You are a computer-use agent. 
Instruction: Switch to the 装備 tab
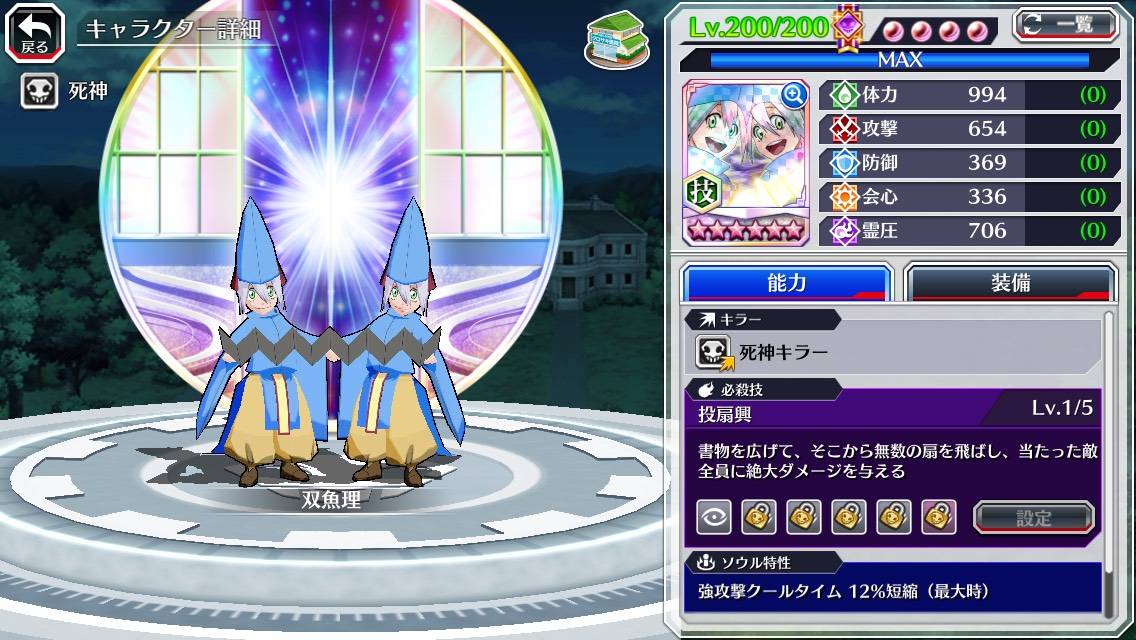[1010, 283]
